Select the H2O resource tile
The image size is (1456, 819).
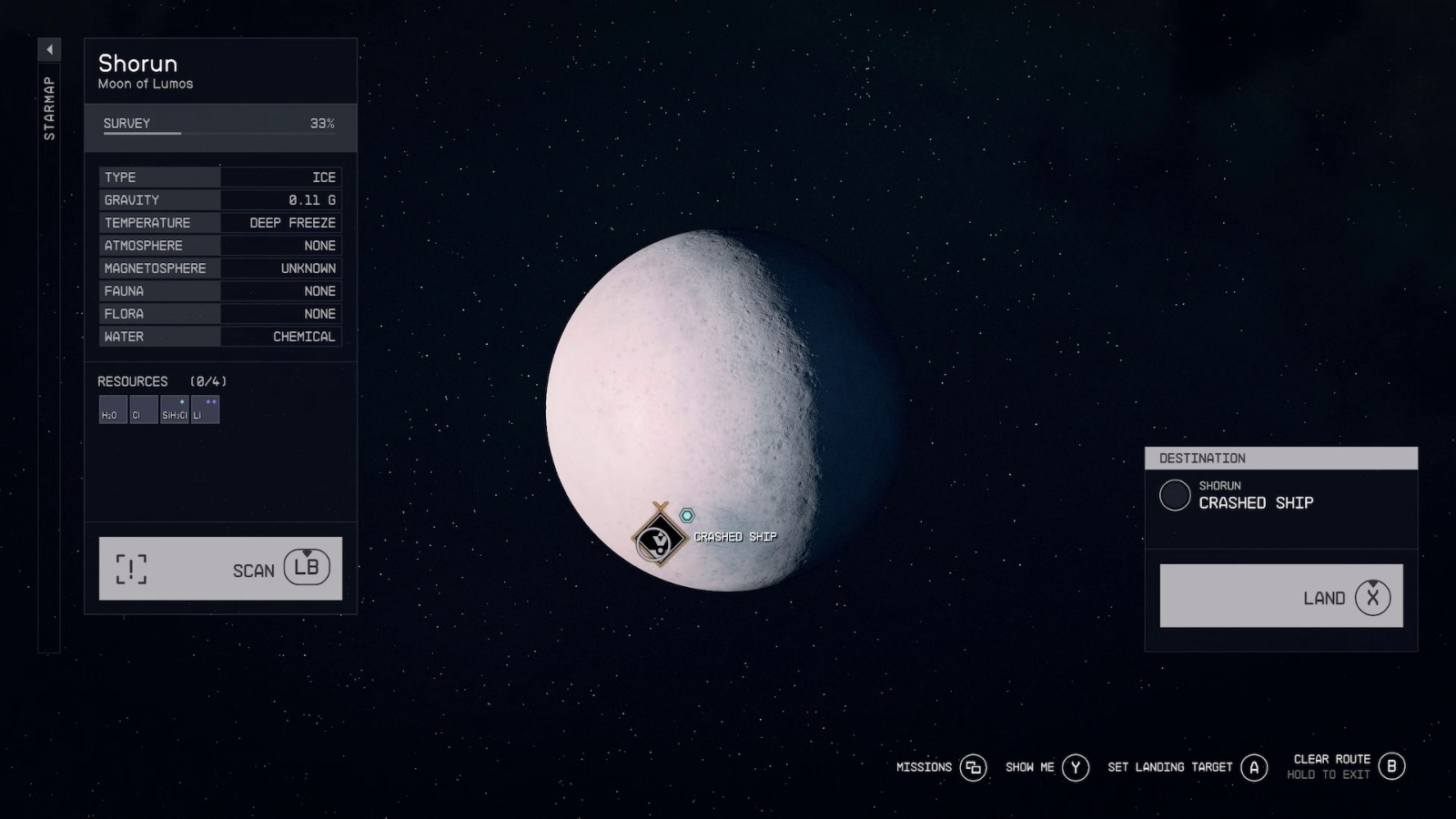coord(113,409)
